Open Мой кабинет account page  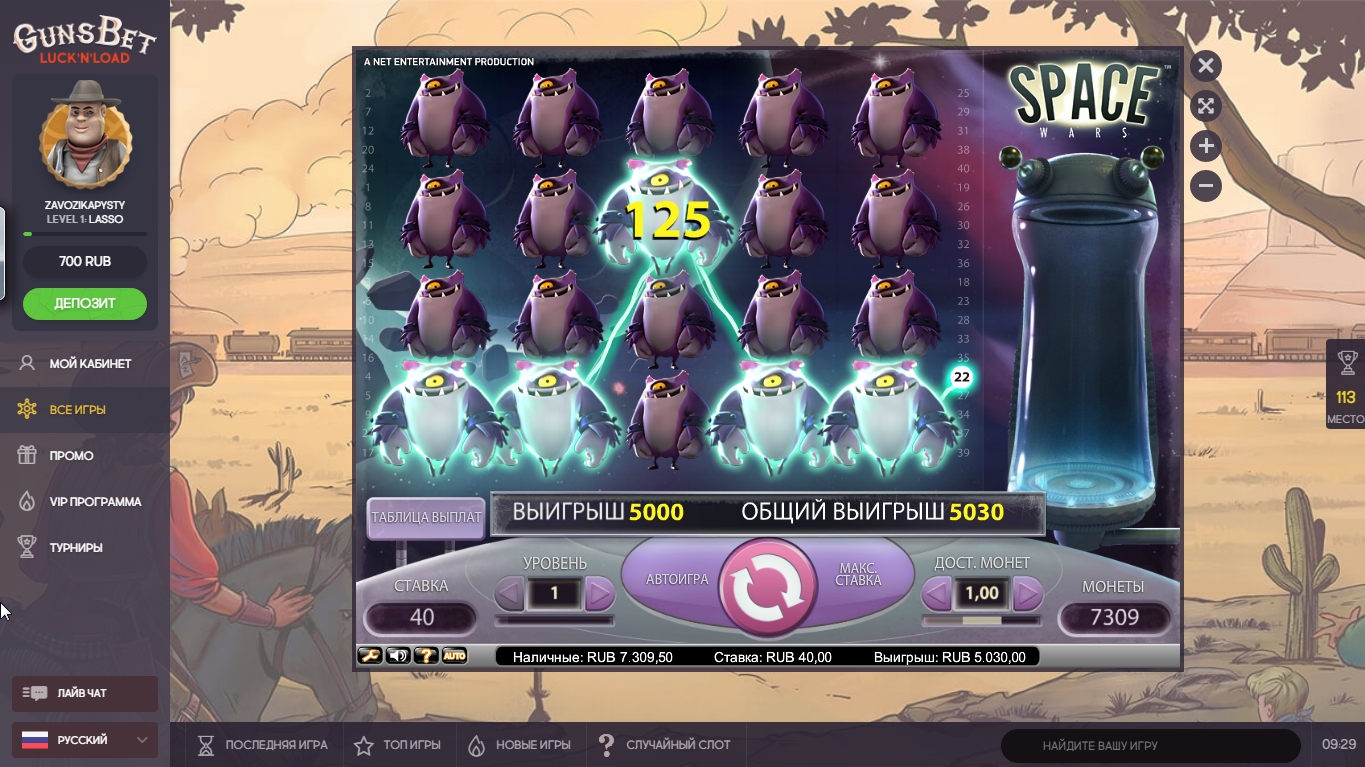point(90,363)
